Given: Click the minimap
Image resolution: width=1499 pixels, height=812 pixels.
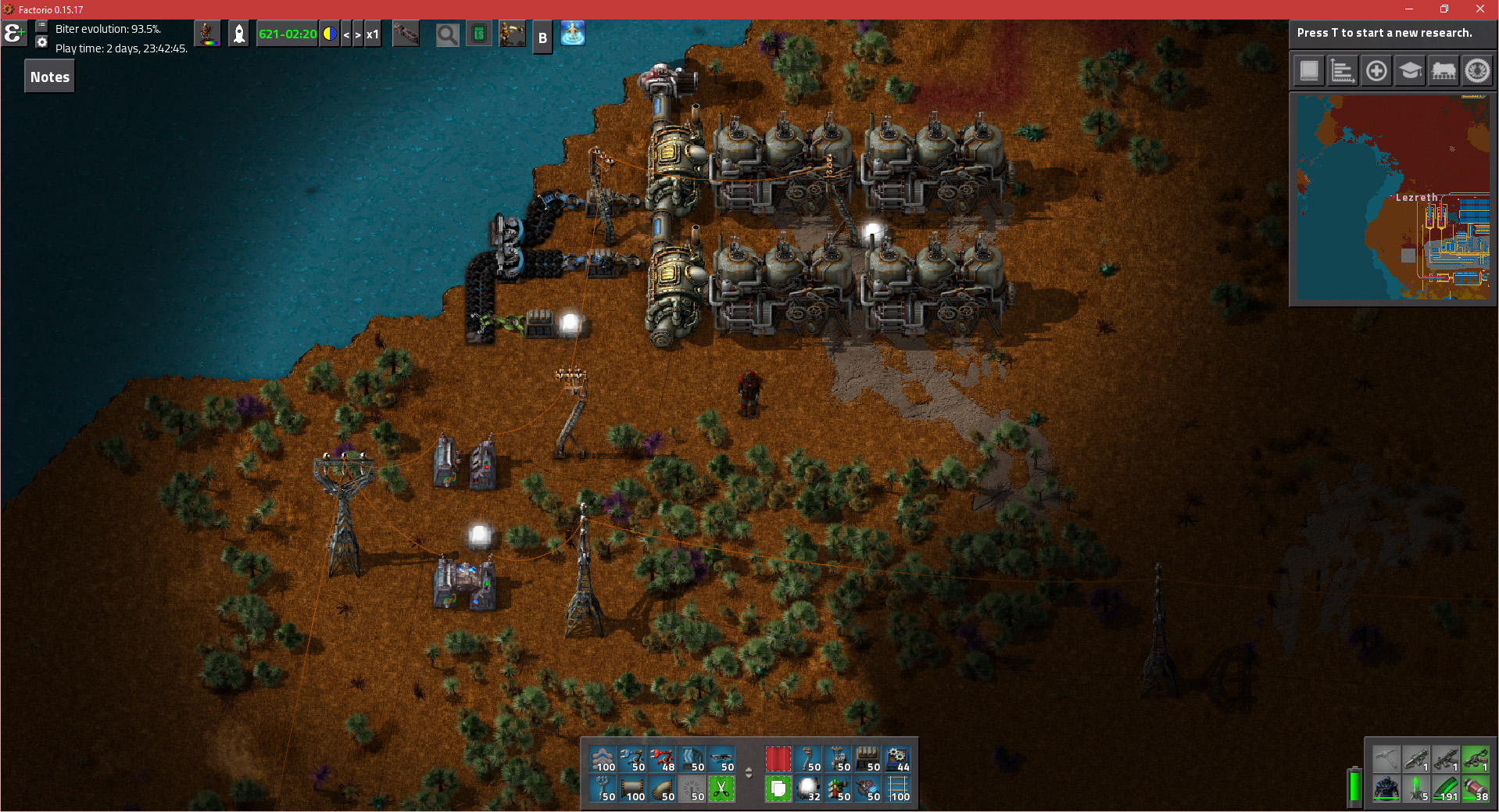Looking at the screenshot, I should coord(1393,199).
